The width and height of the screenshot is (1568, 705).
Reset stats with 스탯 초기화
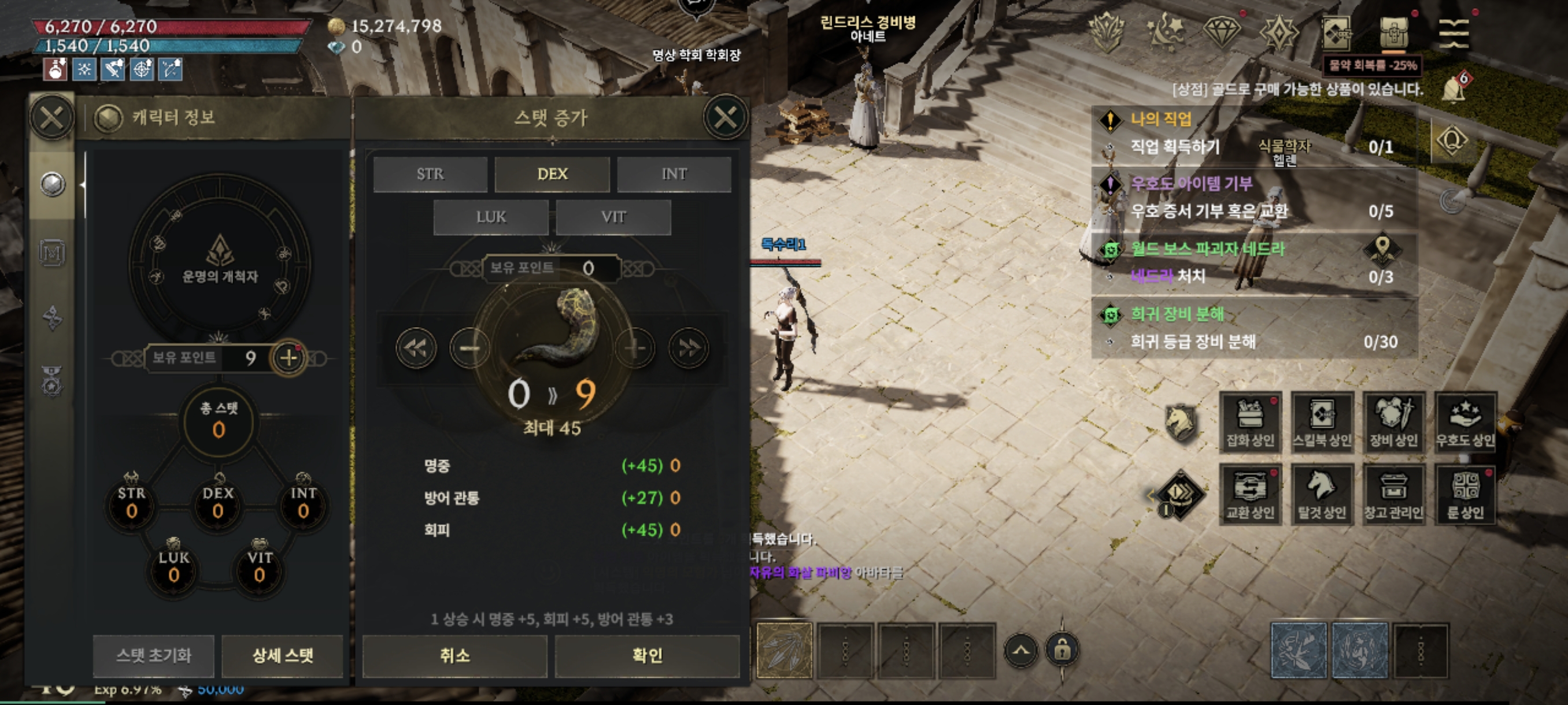(153, 656)
